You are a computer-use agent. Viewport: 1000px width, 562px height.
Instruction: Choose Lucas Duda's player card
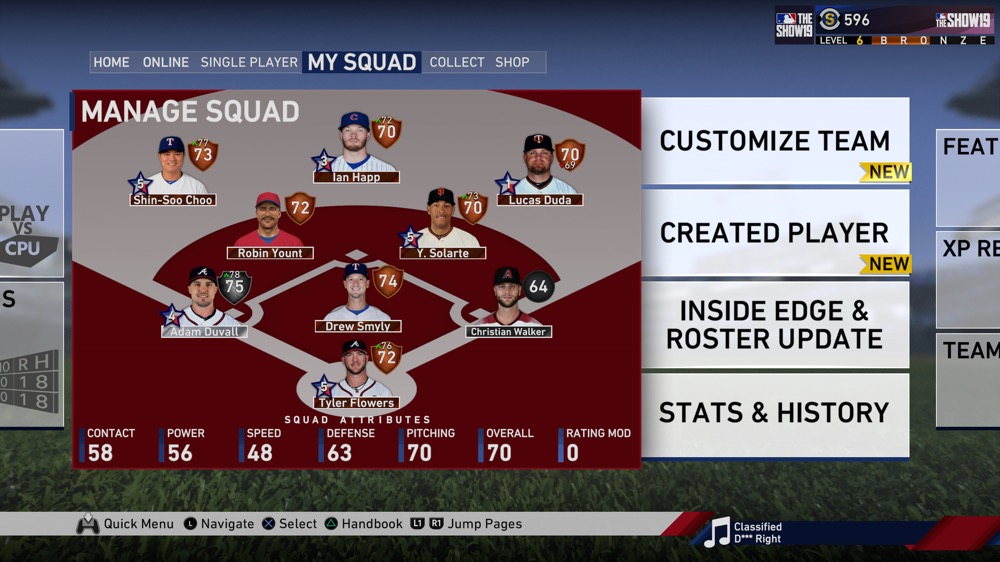click(x=539, y=173)
